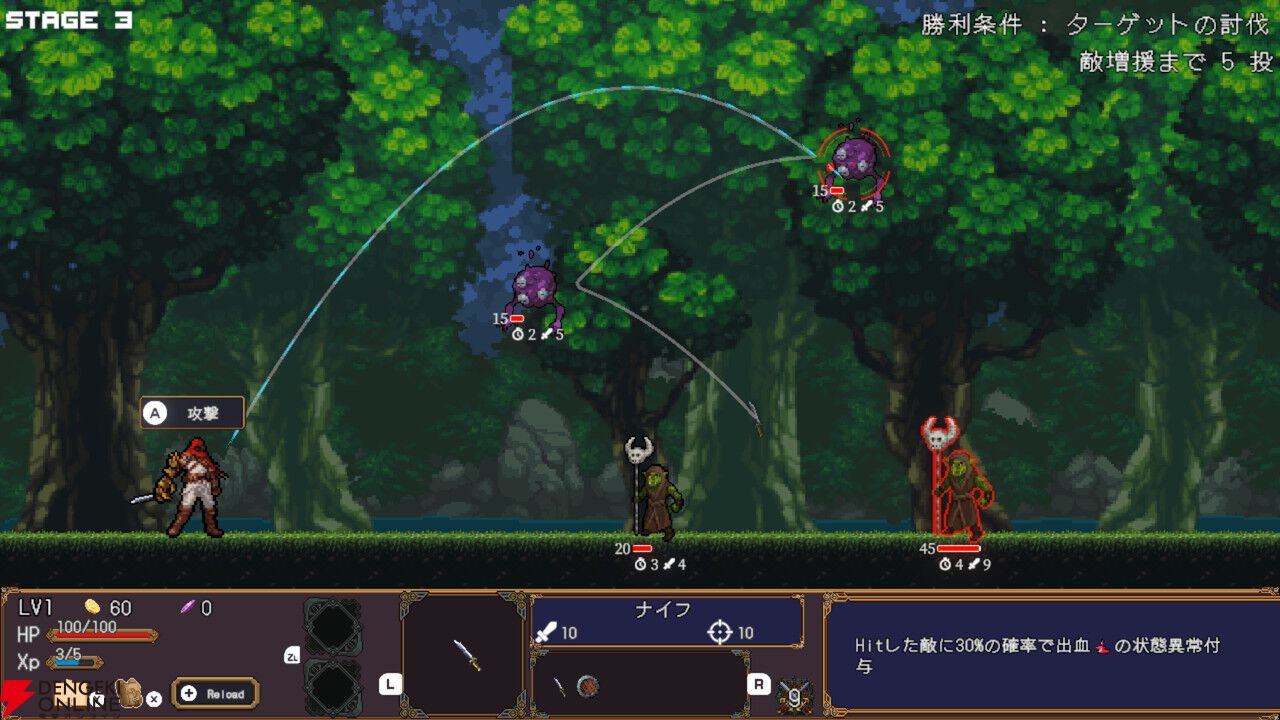Click the small knife icon in ammo tray
The image size is (1280, 720).
point(562,685)
